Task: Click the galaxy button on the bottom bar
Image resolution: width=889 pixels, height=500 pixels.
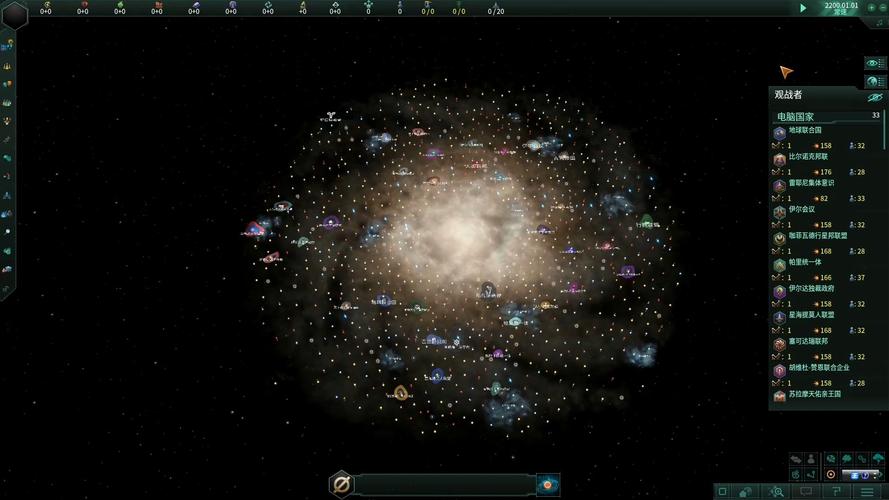Action: point(548,485)
